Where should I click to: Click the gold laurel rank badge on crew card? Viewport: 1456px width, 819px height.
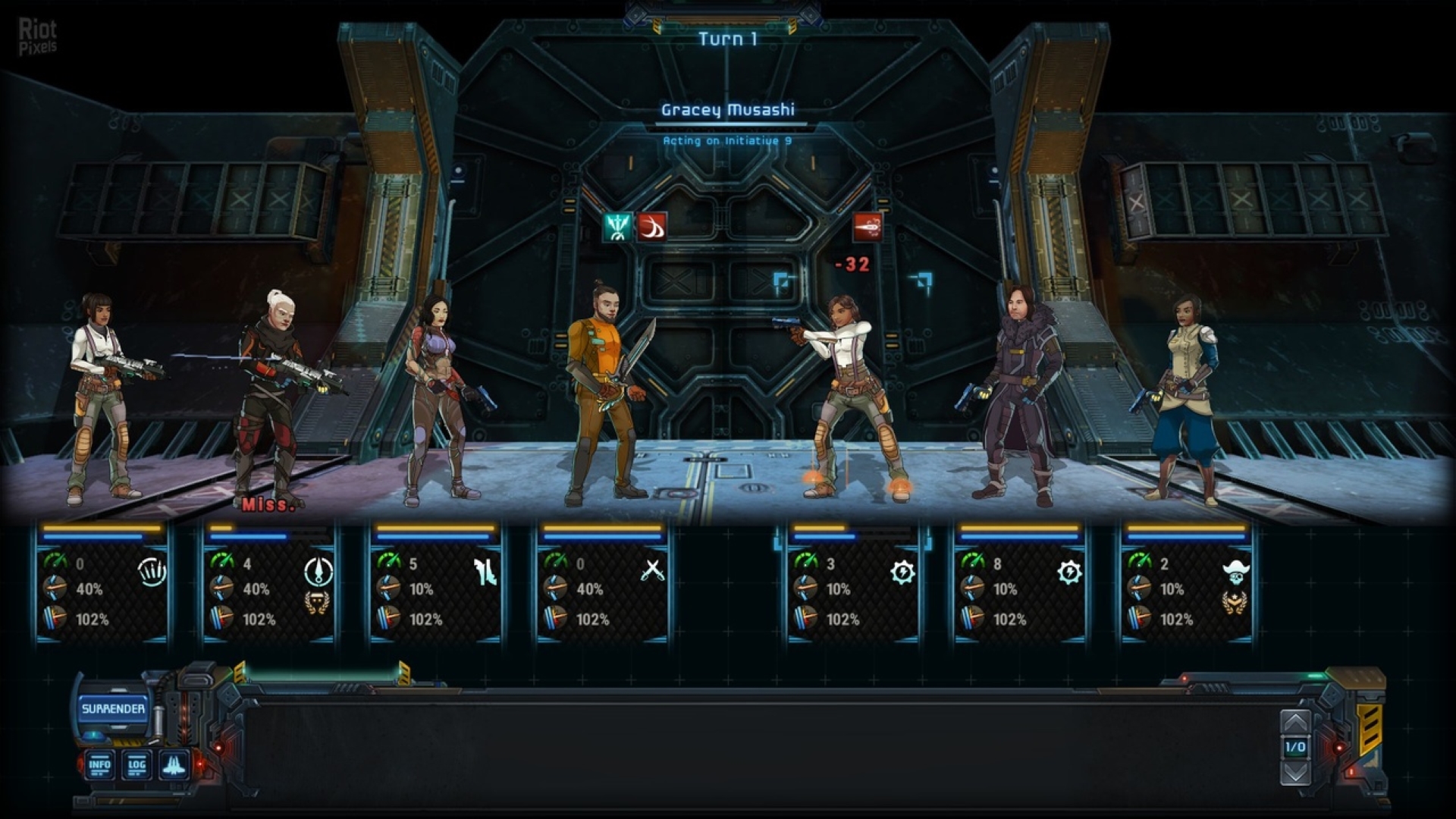pos(316,604)
